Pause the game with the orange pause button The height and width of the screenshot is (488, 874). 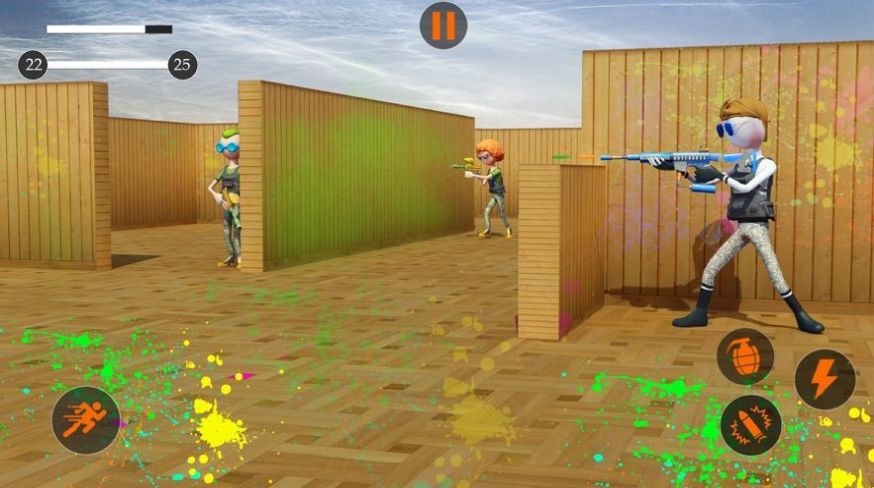click(x=443, y=25)
